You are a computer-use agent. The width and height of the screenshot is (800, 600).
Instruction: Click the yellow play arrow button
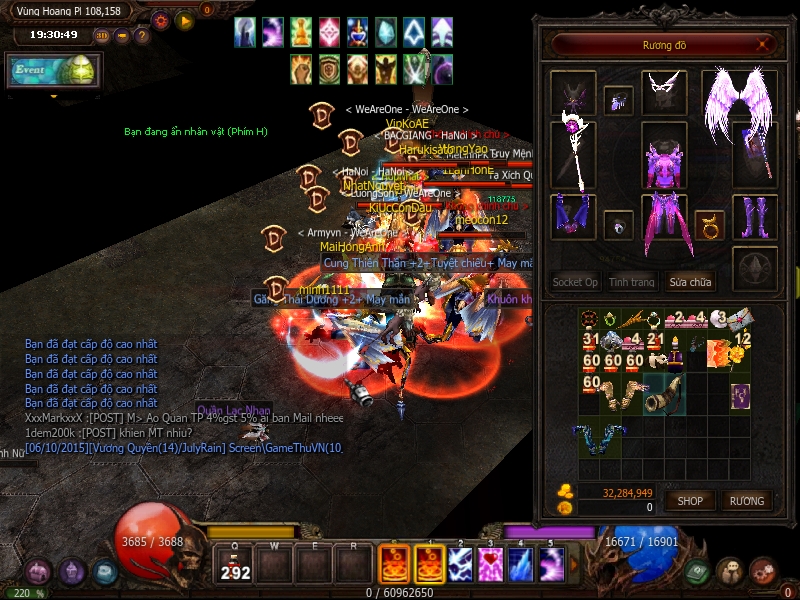tap(184, 20)
